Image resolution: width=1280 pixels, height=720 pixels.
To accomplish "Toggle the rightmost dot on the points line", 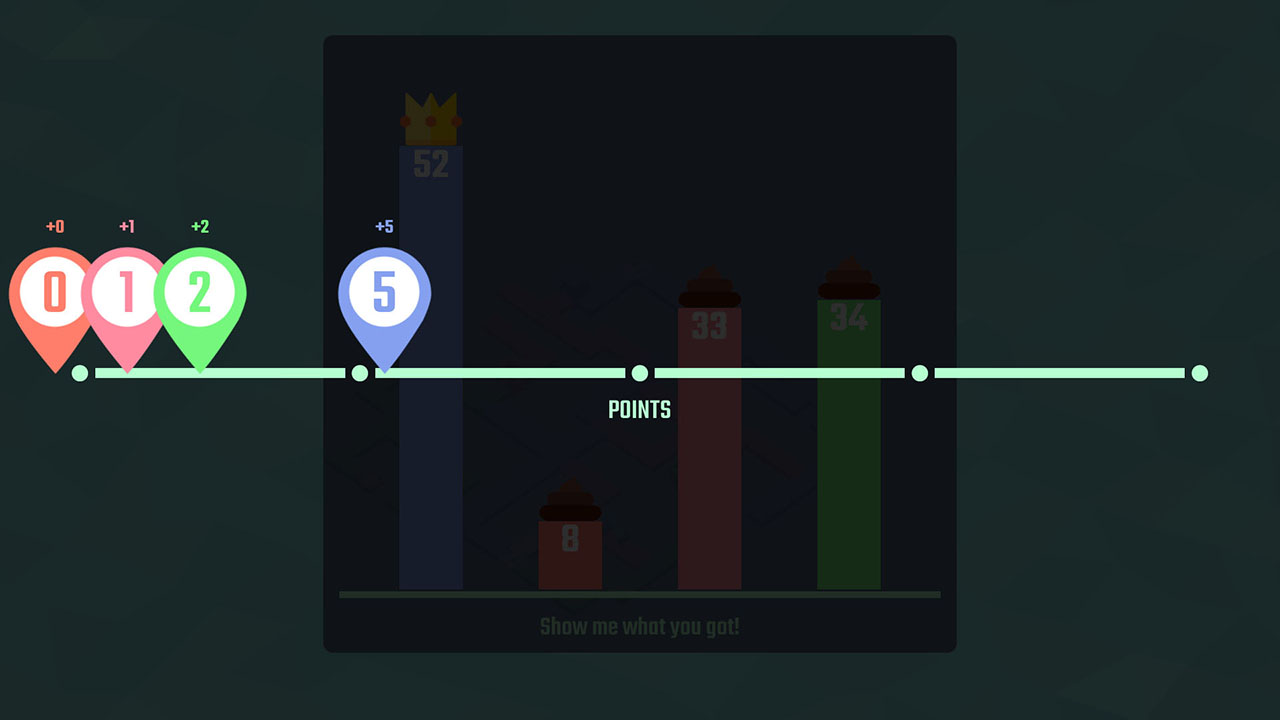I will point(1199,372).
